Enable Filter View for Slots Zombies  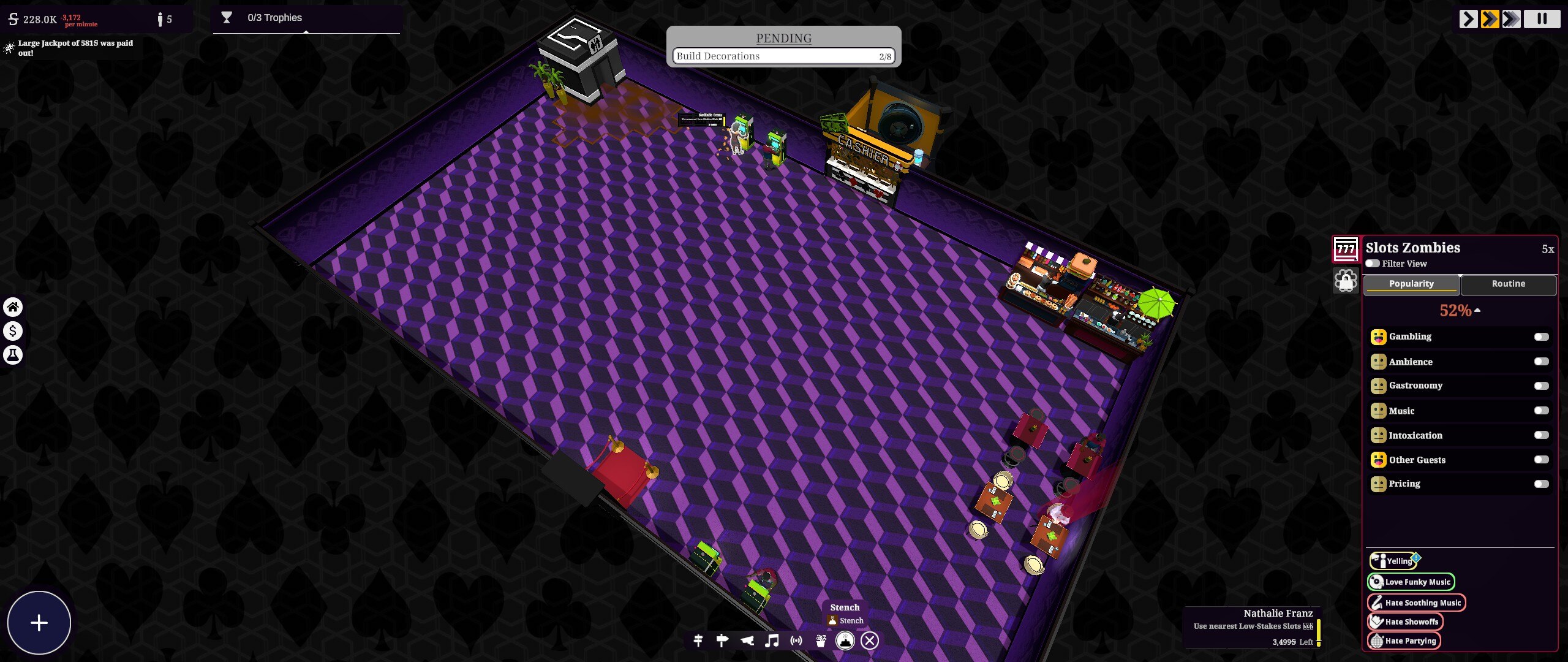point(1372,263)
